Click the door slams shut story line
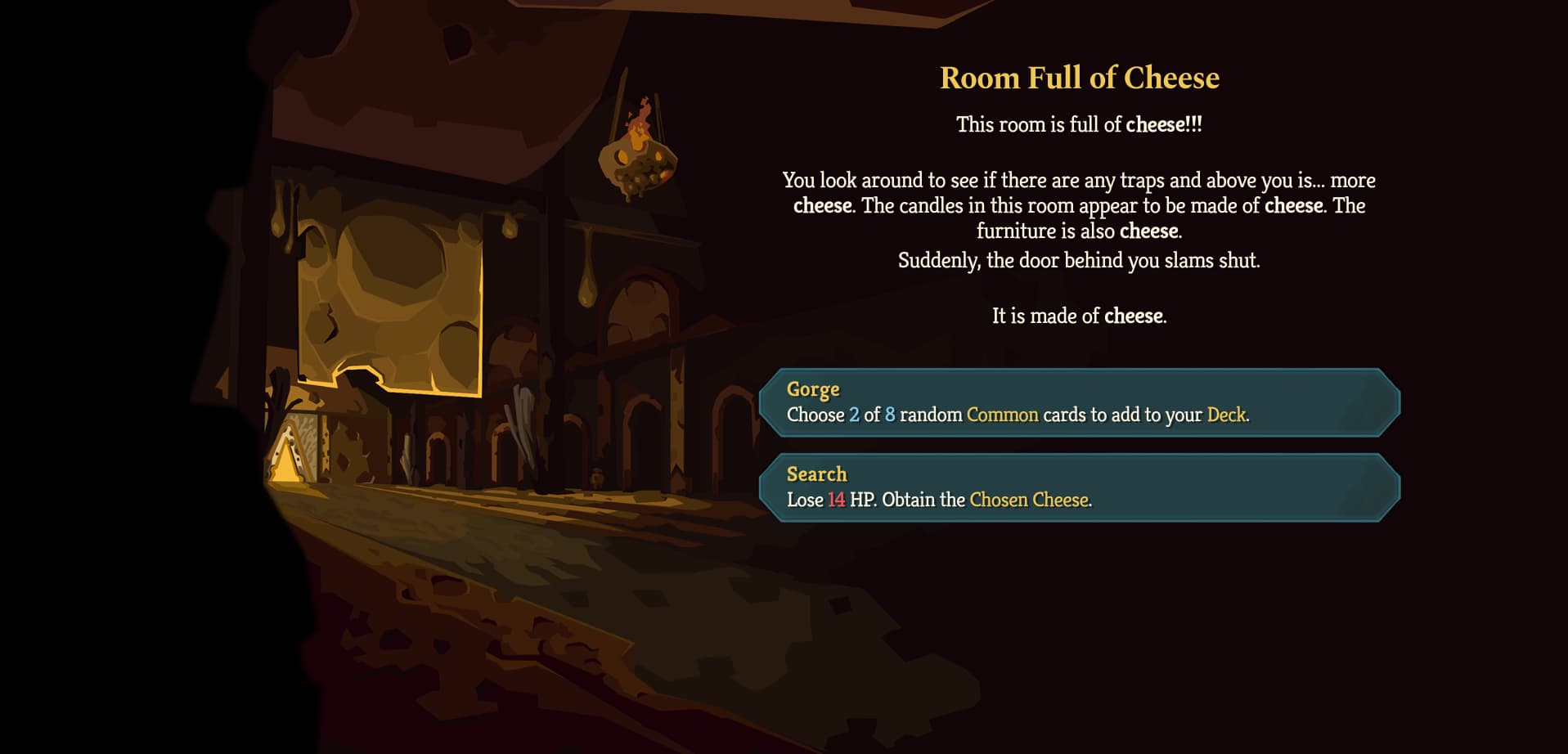The height and width of the screenshot is (754, 1568). pyautogui.click(x=1080, y=260)
